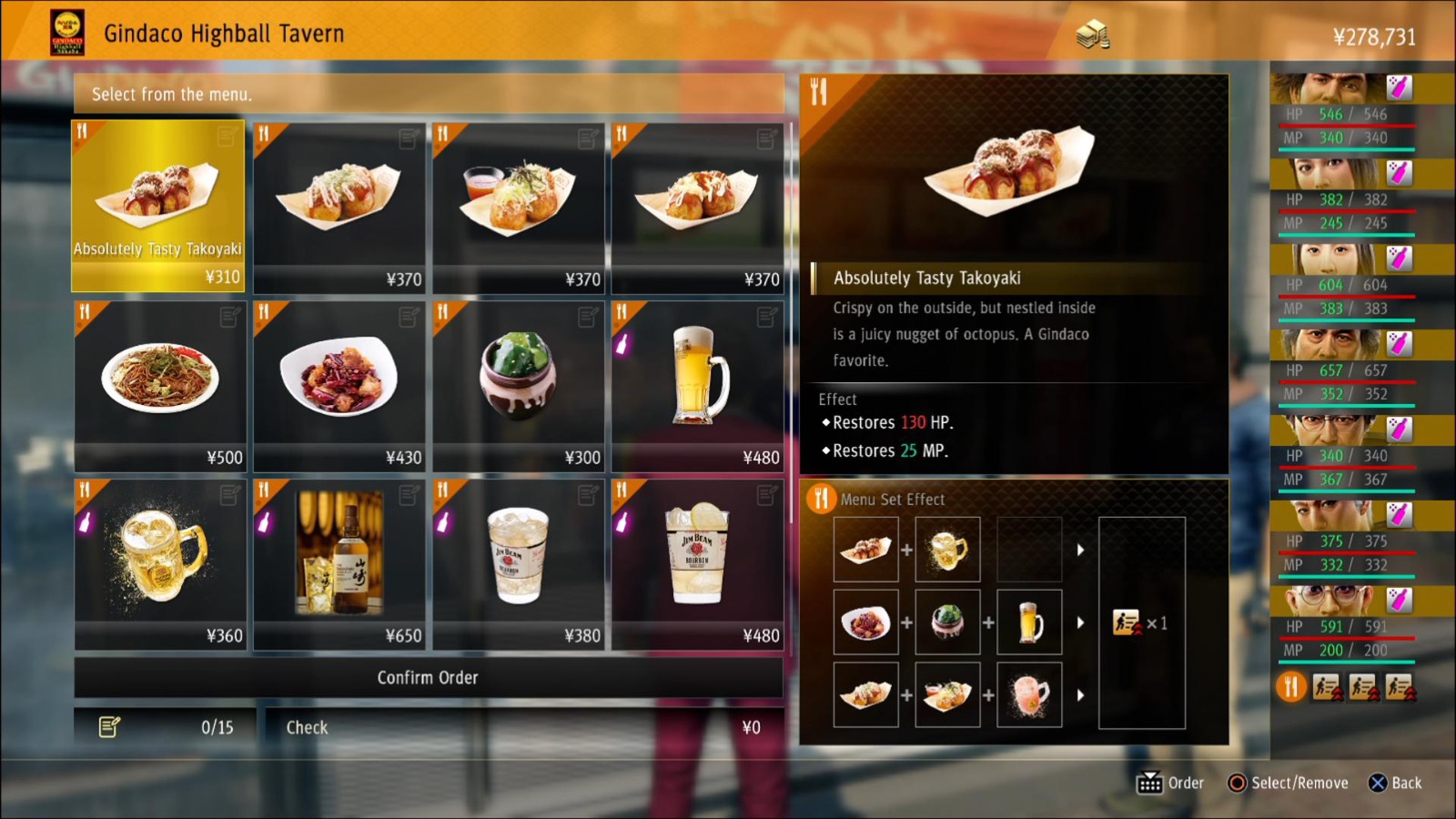
Task: Expand the second recipe combination arrow
Action: coord(1081,622)
